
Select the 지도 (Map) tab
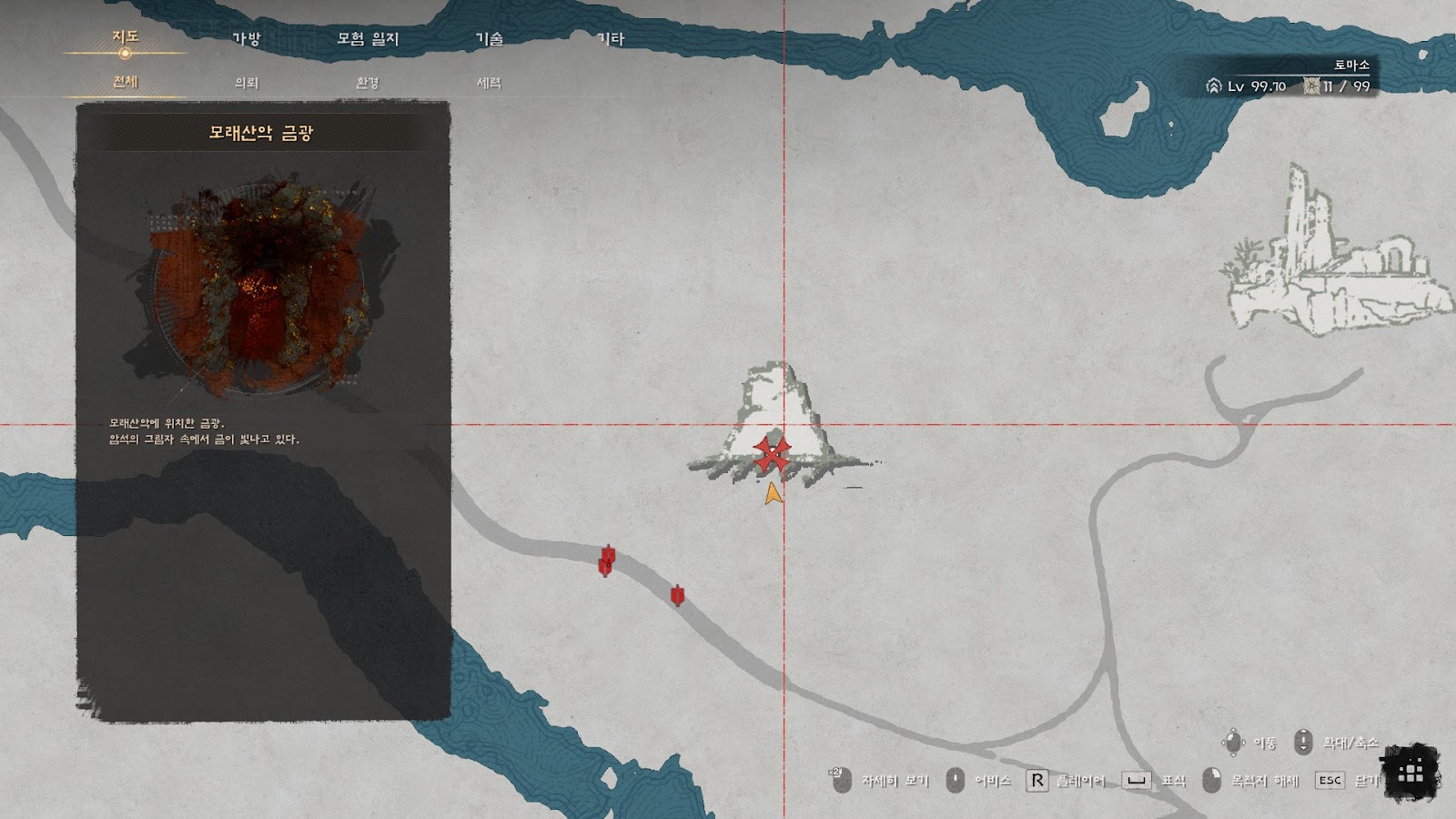[125, 37]
